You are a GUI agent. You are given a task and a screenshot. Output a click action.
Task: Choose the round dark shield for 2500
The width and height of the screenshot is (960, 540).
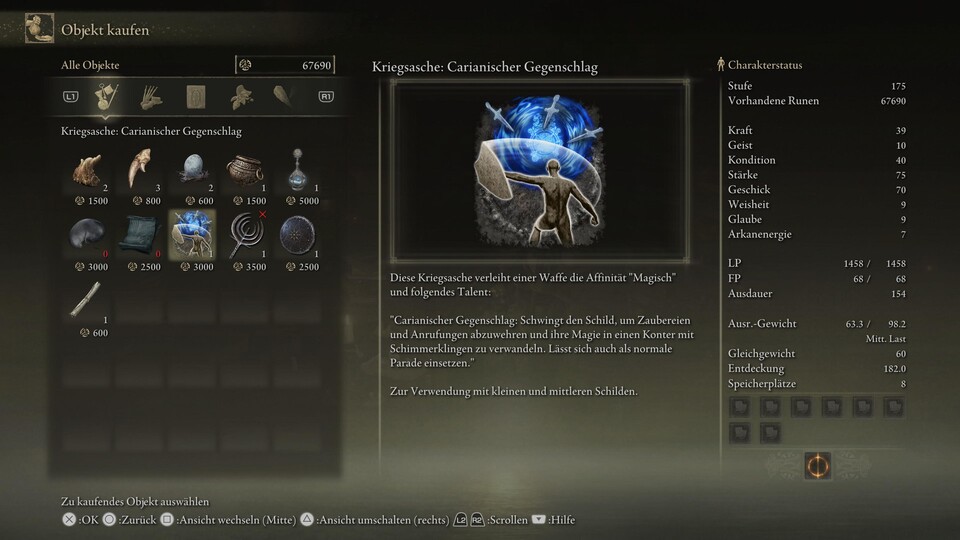pos(296,234)
